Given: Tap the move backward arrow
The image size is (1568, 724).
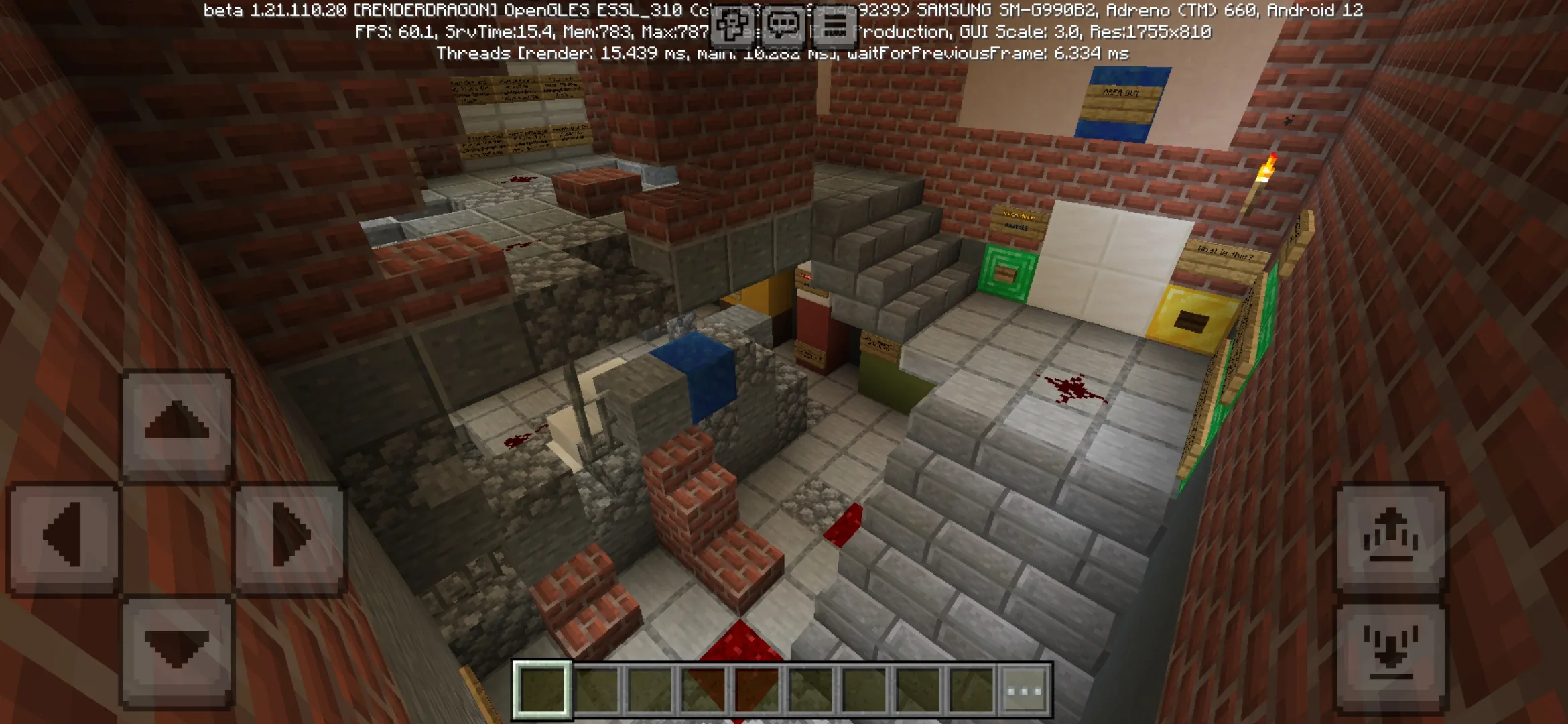Looking at the screenshot, I should click(177, 650).
